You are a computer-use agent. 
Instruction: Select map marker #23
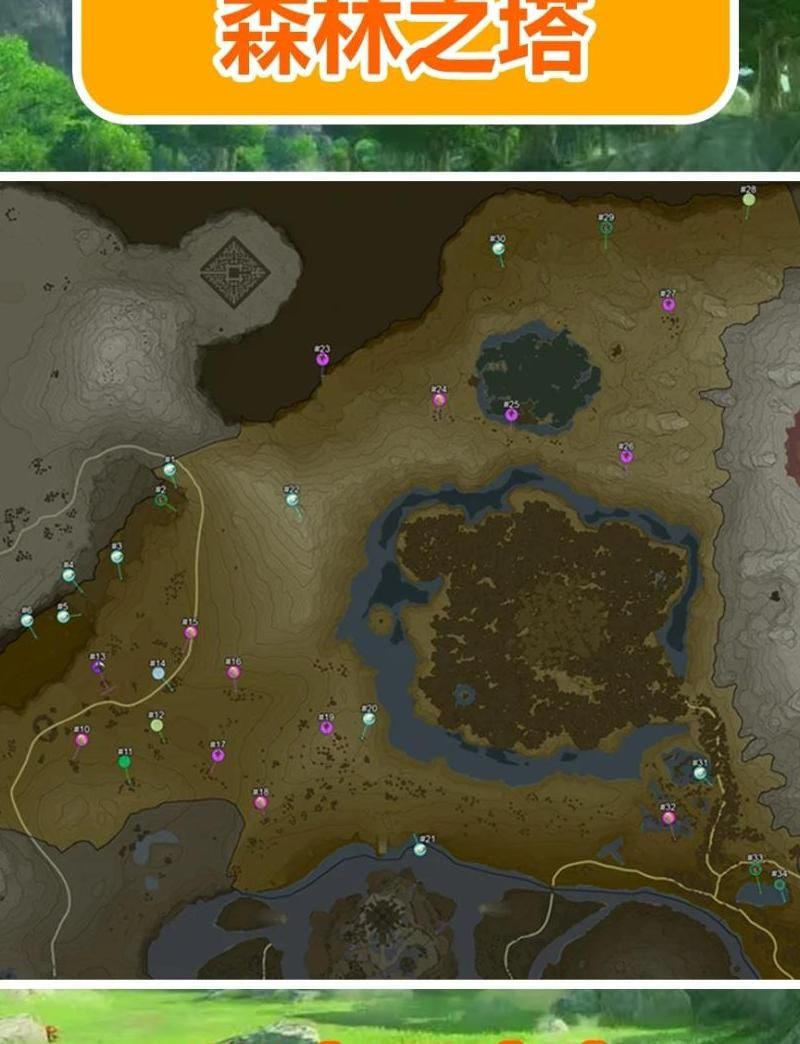click(322, 358)
